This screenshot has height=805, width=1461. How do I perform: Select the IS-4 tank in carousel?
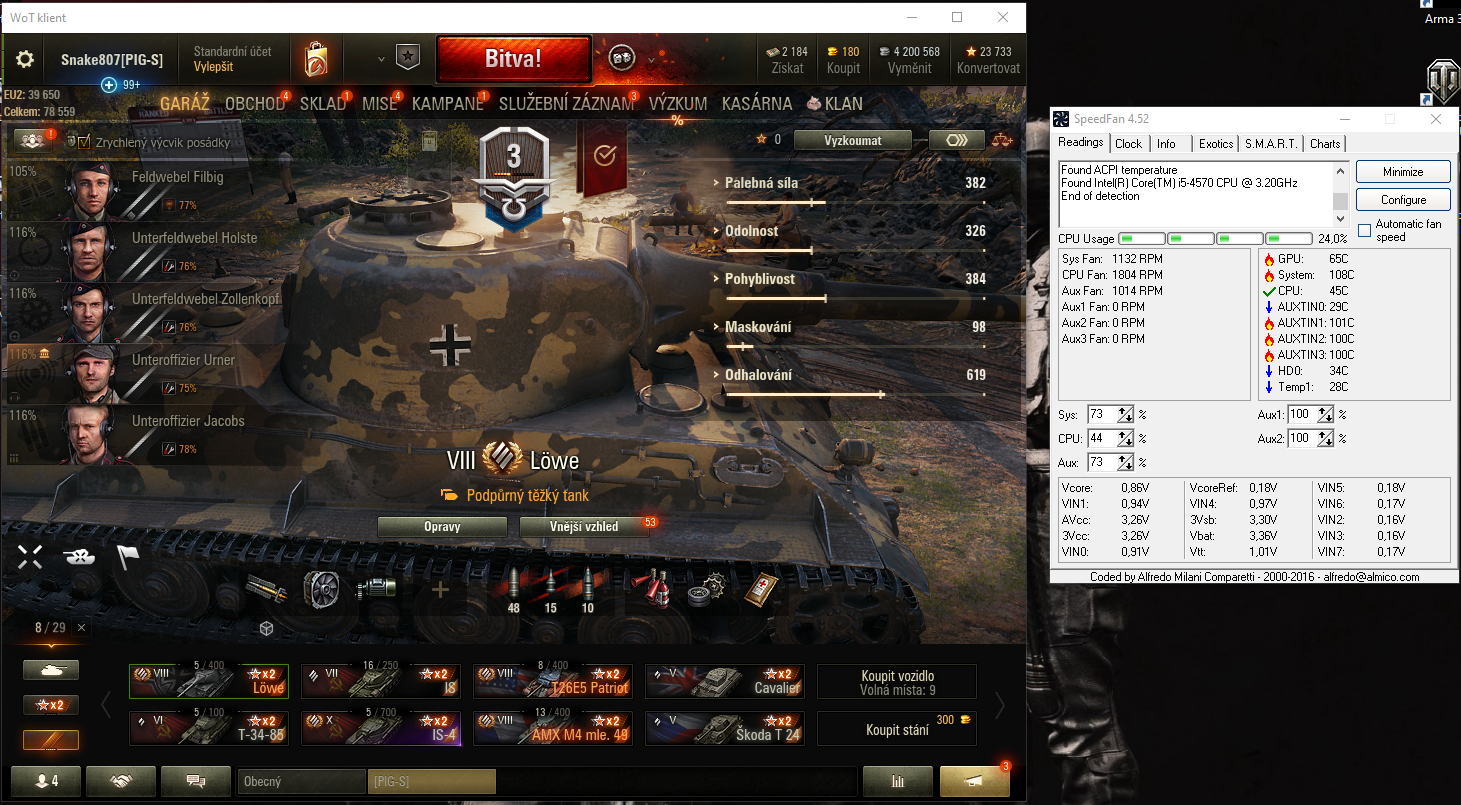[381, 728]
